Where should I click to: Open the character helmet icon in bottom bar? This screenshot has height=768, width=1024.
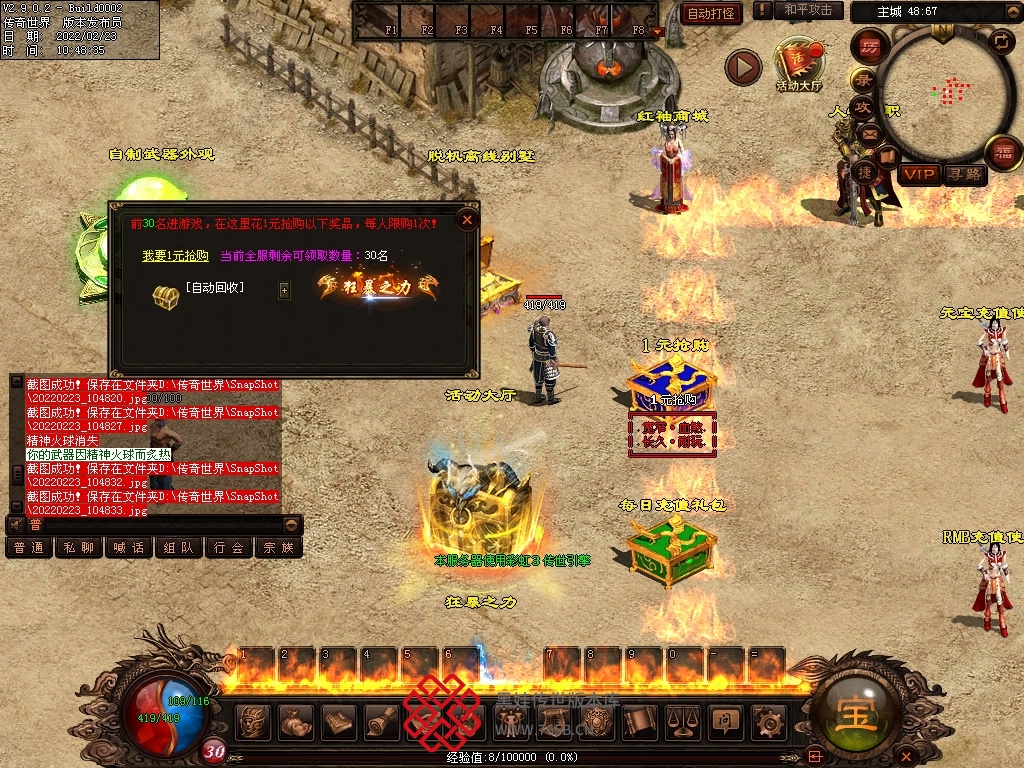[253, 720]
